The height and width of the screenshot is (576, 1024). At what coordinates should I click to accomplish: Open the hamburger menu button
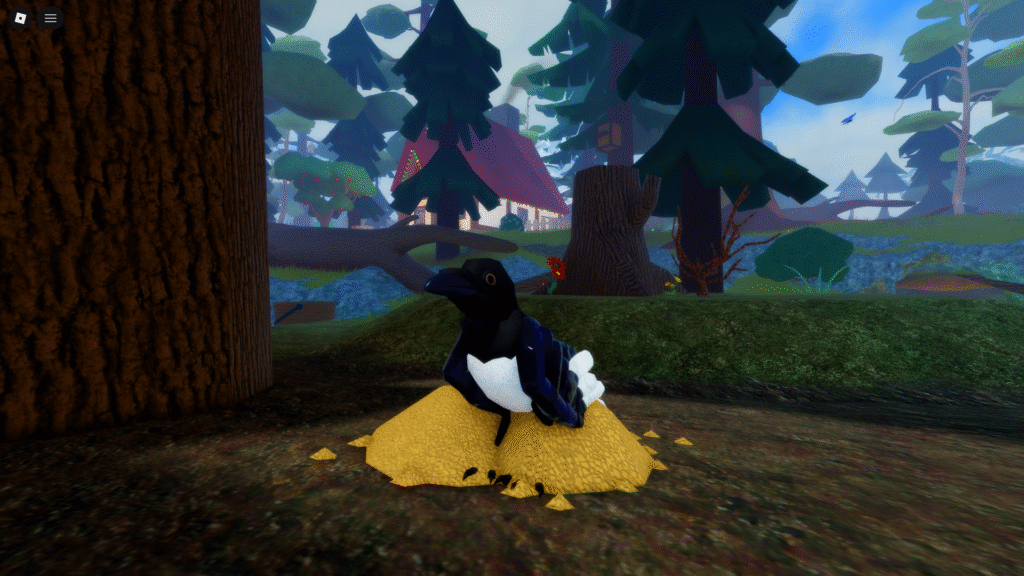tap(51, 18)
